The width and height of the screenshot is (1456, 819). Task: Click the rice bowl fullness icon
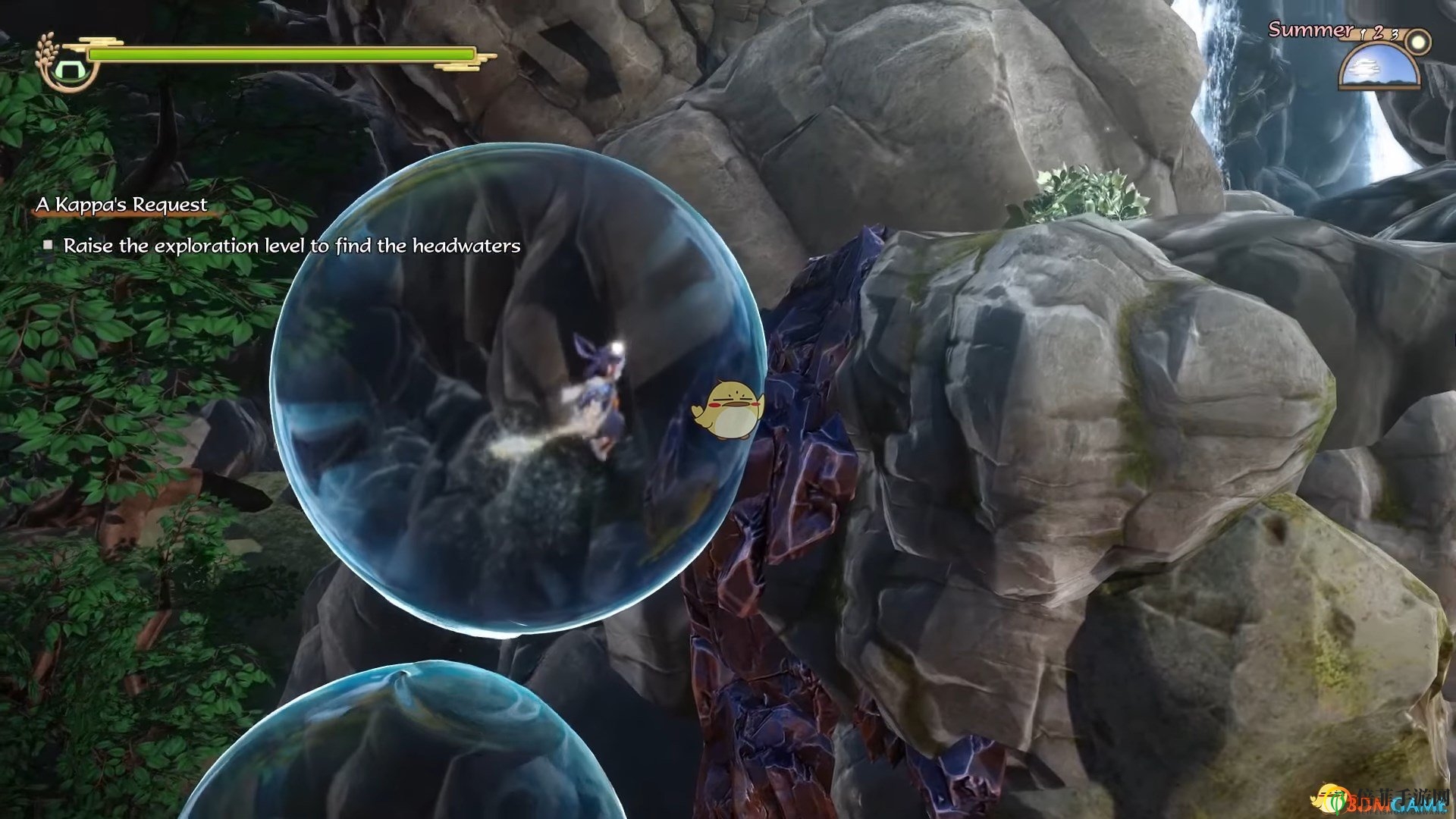click(x=68, y=70)
